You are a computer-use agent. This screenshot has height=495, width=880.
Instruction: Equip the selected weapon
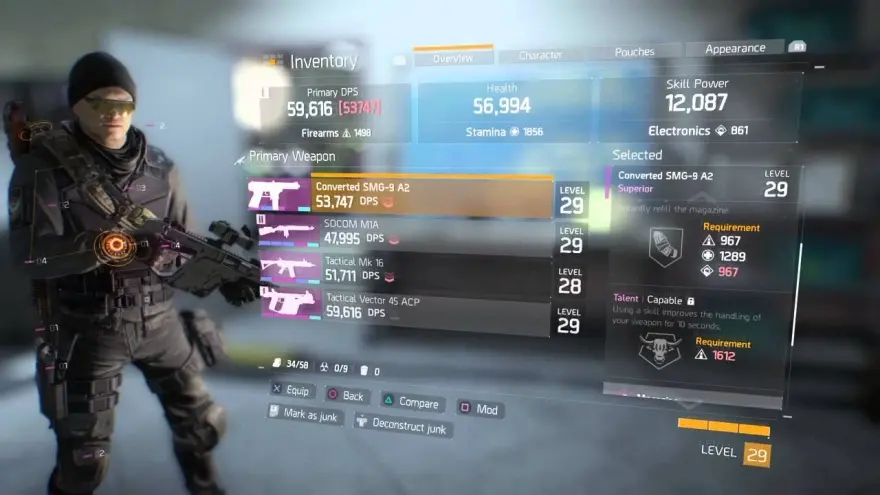(x=292, y=391)
